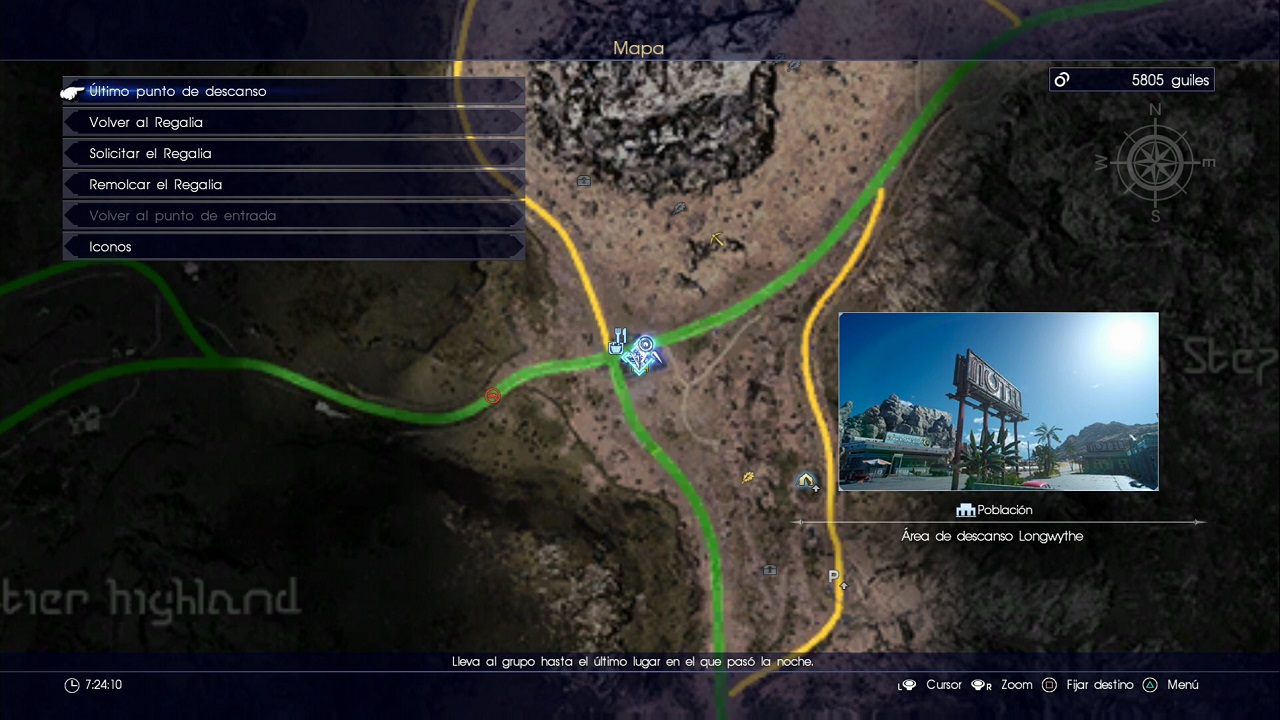Click the restaurant fork-and-knife map marker
This screenshot has height=720, width=1280.
coord(618,342)
